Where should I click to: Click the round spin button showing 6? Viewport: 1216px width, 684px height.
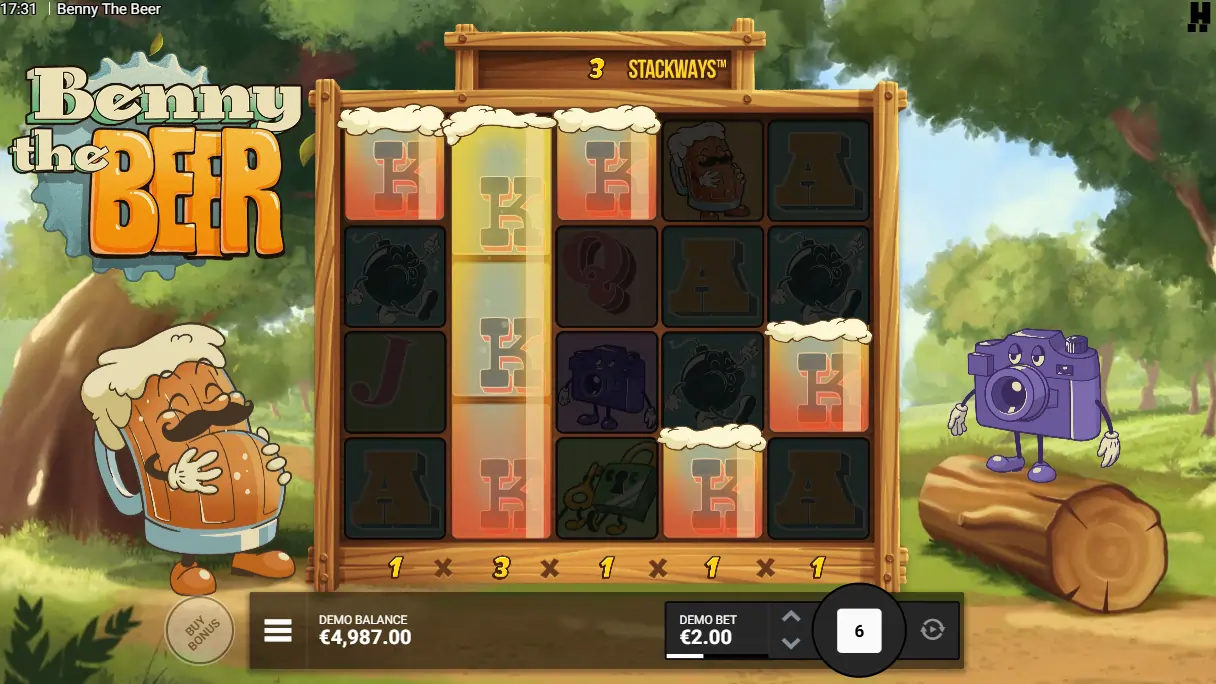click(x=859, y=631)
